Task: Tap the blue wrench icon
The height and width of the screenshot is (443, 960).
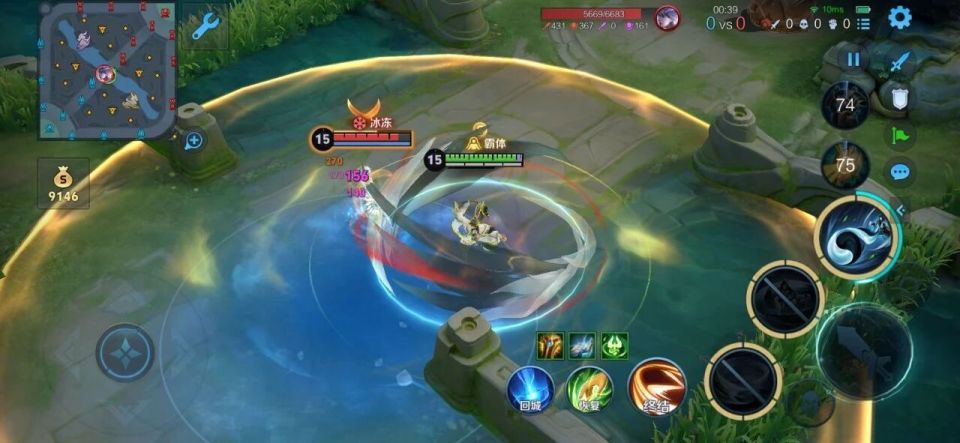Action: tap(205, 25)
